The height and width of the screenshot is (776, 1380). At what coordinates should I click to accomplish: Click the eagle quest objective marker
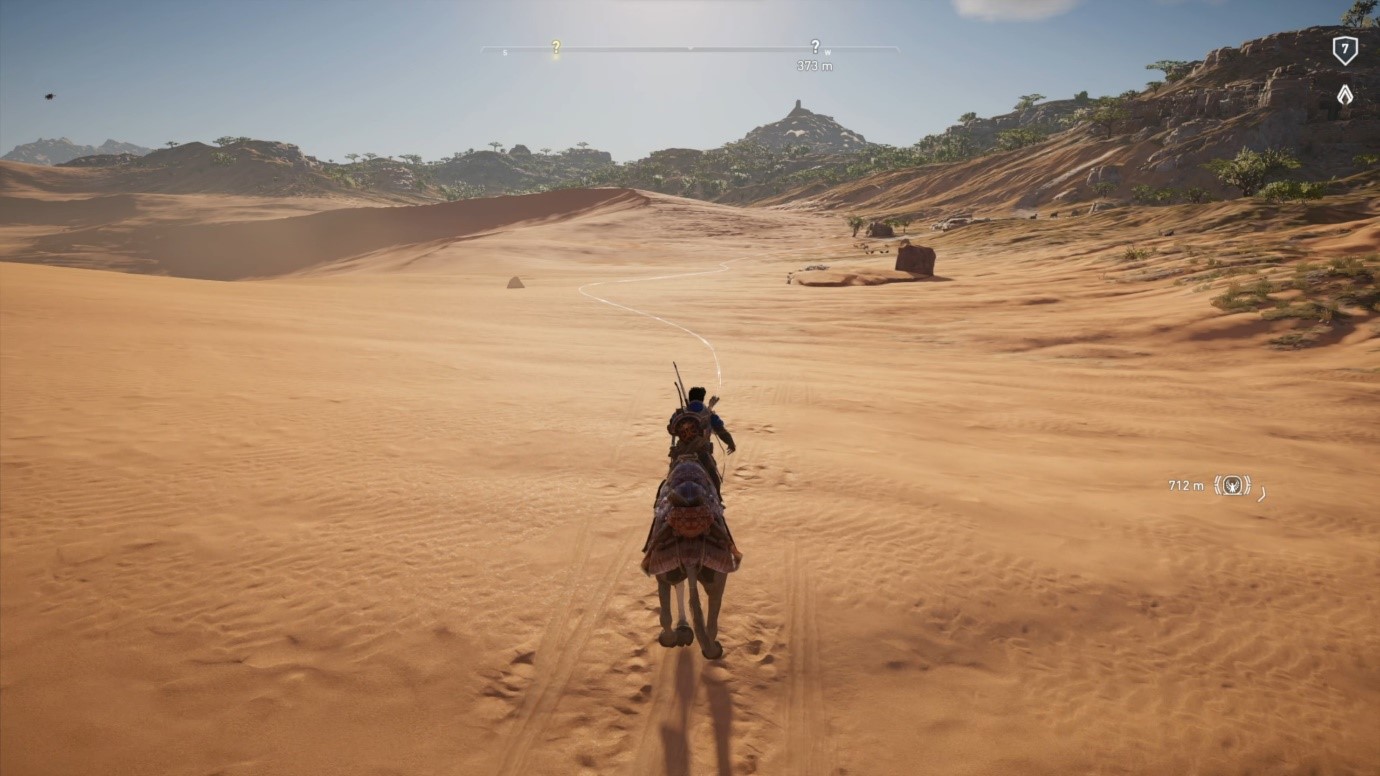1232,485
